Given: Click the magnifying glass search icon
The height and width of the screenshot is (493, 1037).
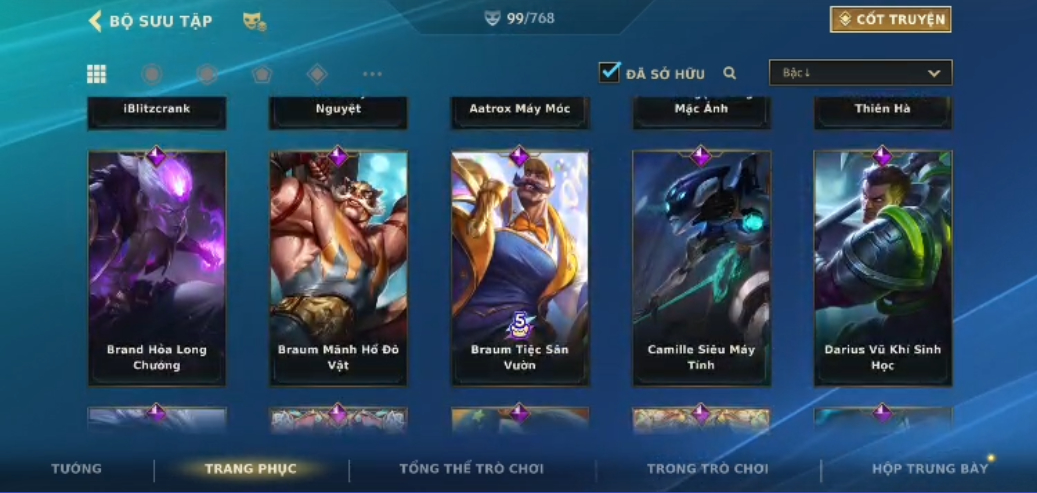Looking at the screenshot, I should coord(730,73).
